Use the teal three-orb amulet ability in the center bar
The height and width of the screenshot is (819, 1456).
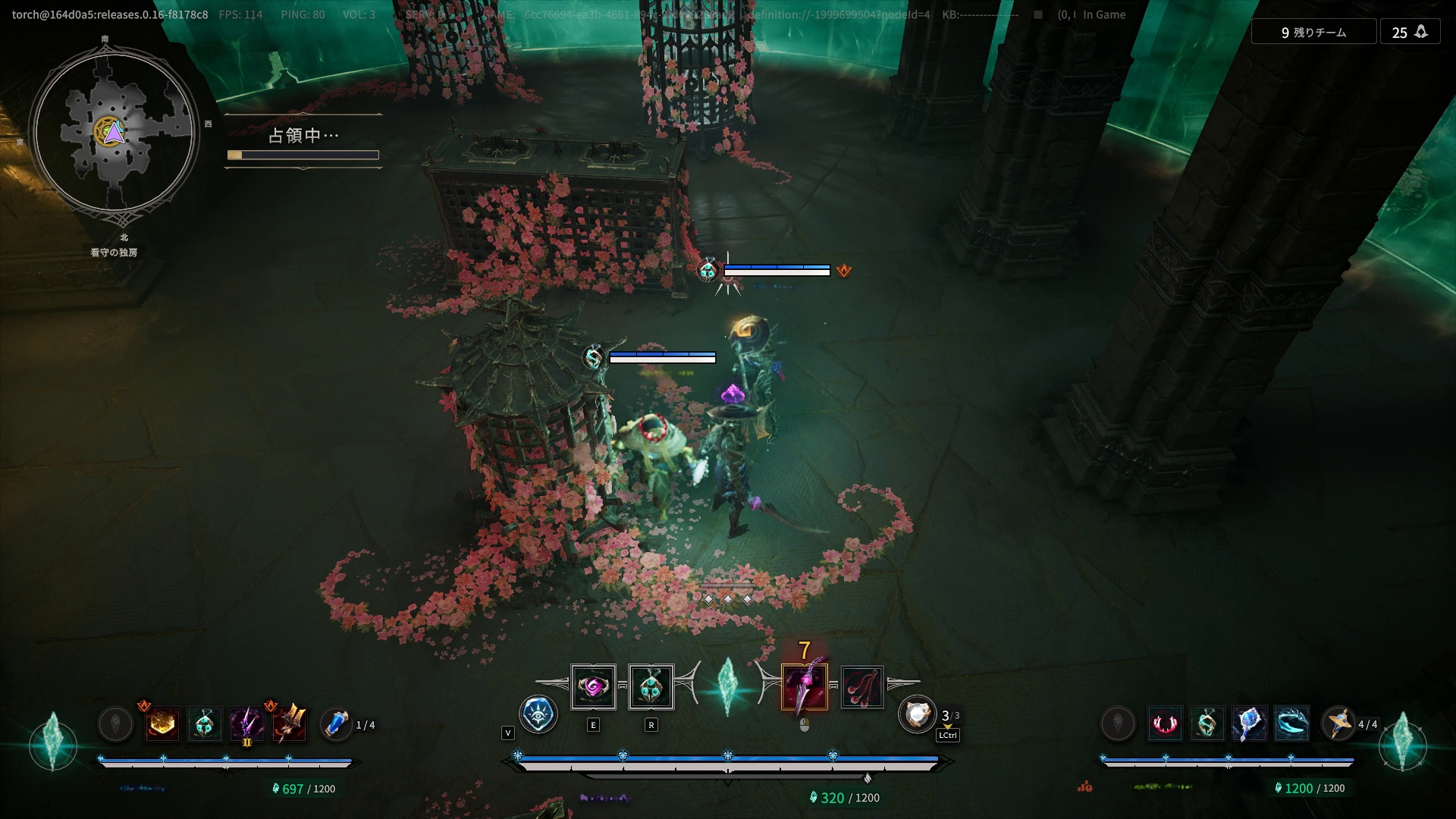[651, 688]
